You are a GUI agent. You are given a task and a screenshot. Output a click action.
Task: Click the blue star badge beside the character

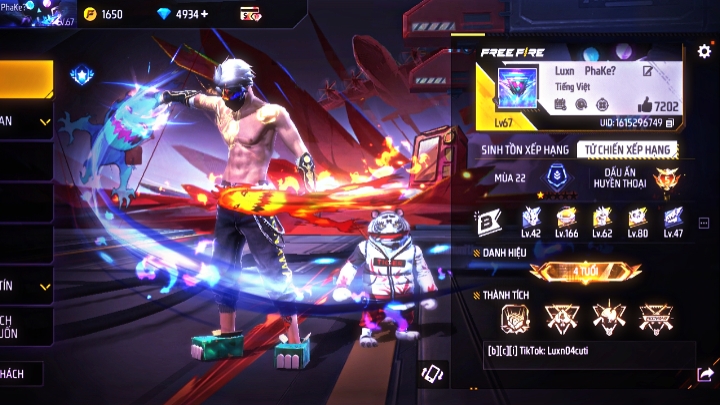tap(81, 75)
